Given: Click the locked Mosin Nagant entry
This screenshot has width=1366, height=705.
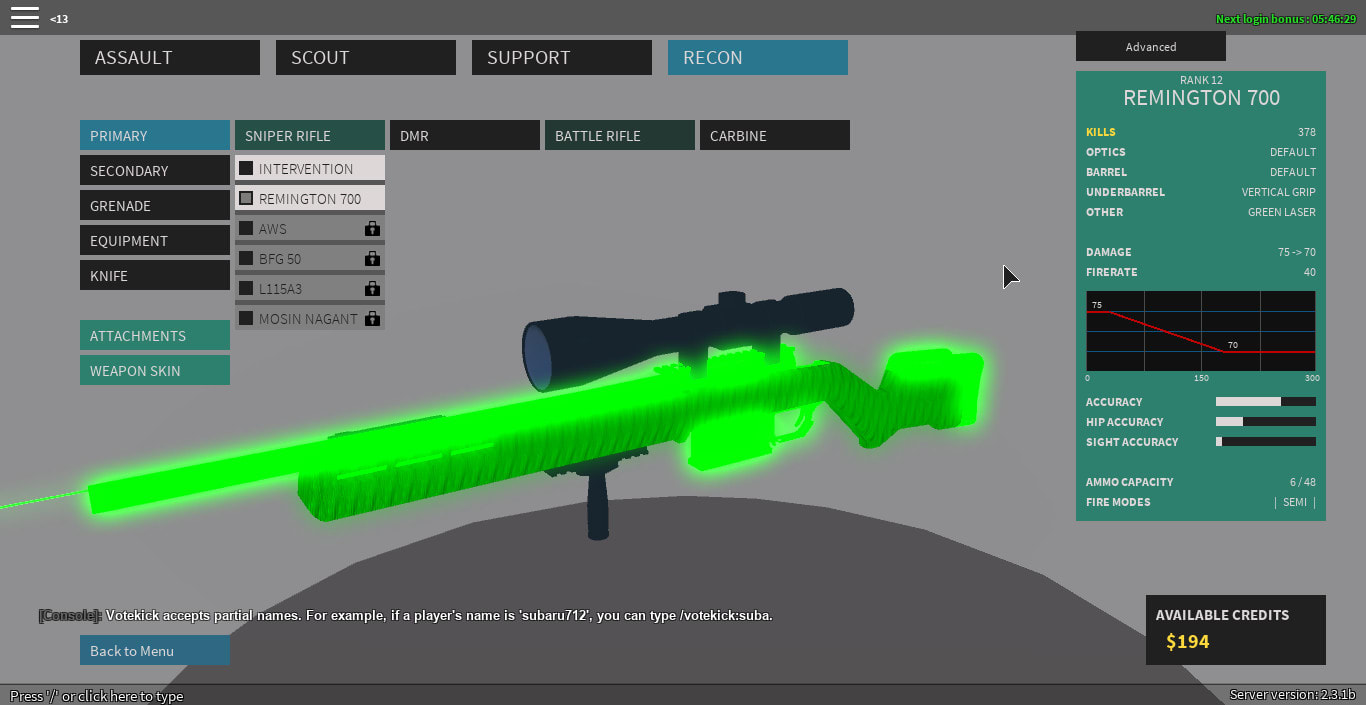Looking at the screenshot, I should point(309,318).
